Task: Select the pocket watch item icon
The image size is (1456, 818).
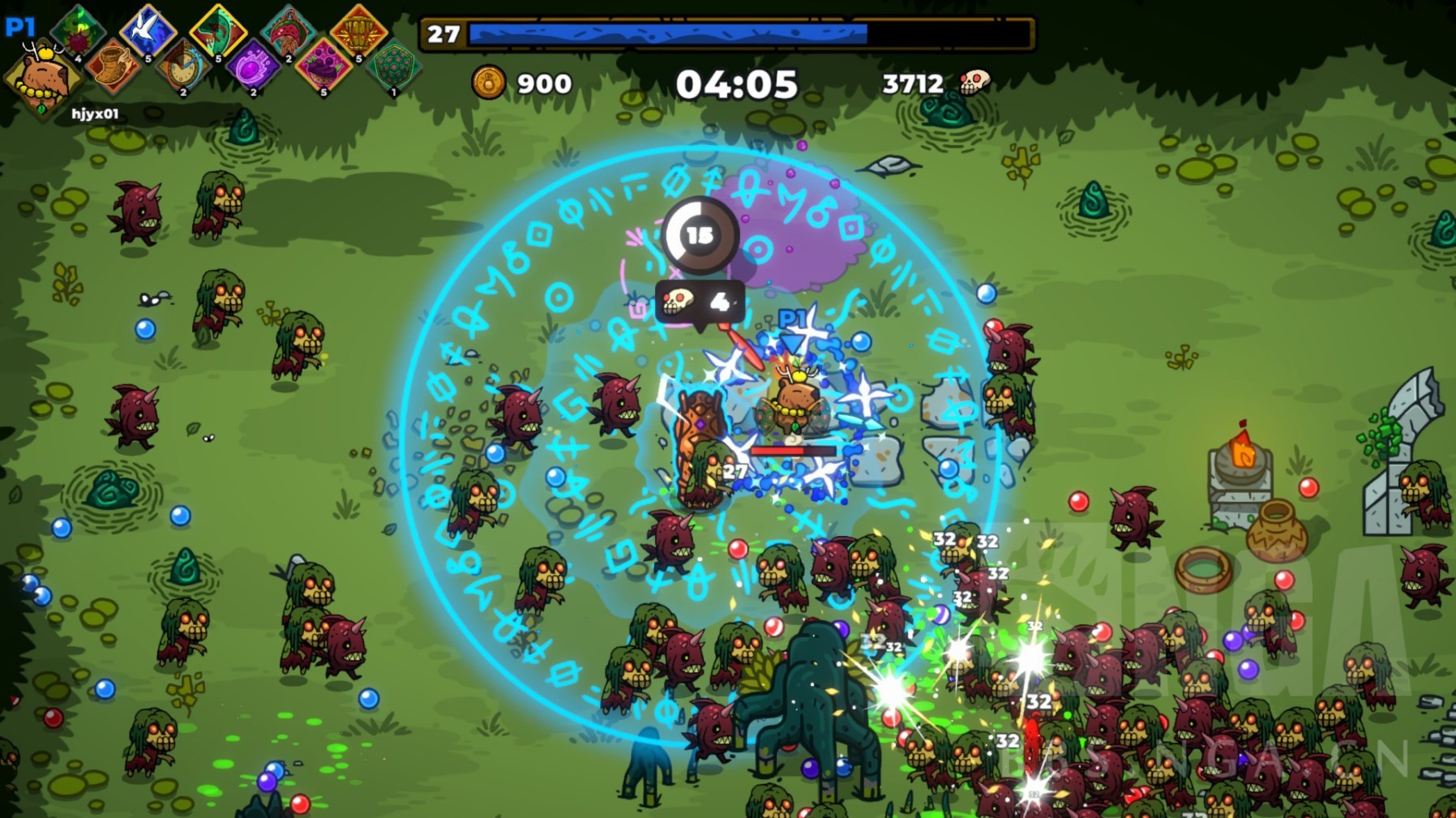Action: pyautogui.click(x=183, y=66)
